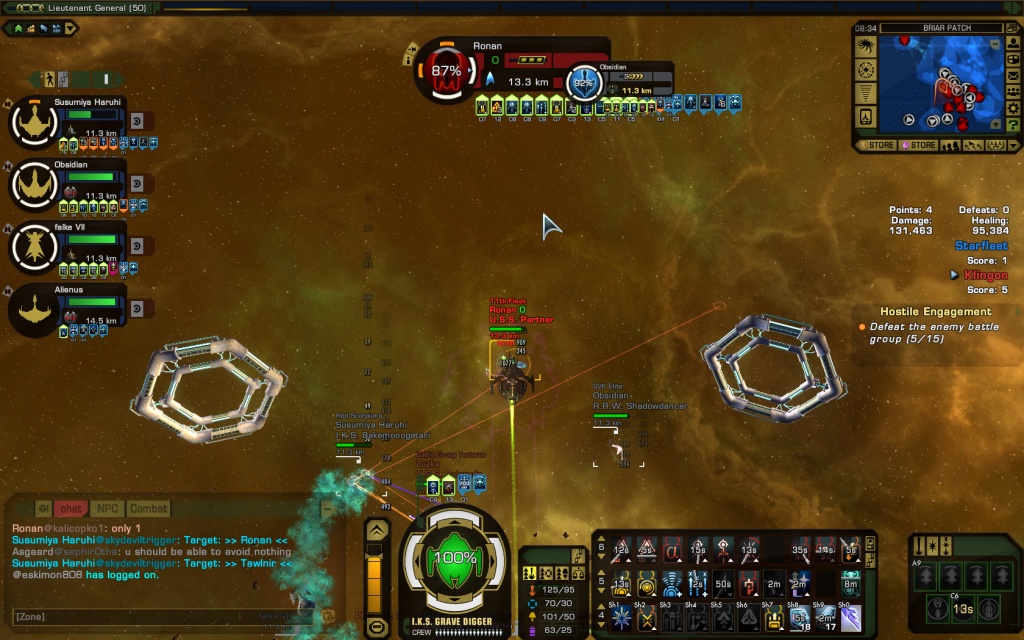
Task: Stop engines with the bottom throttle button
Action: tap(376, 627)
